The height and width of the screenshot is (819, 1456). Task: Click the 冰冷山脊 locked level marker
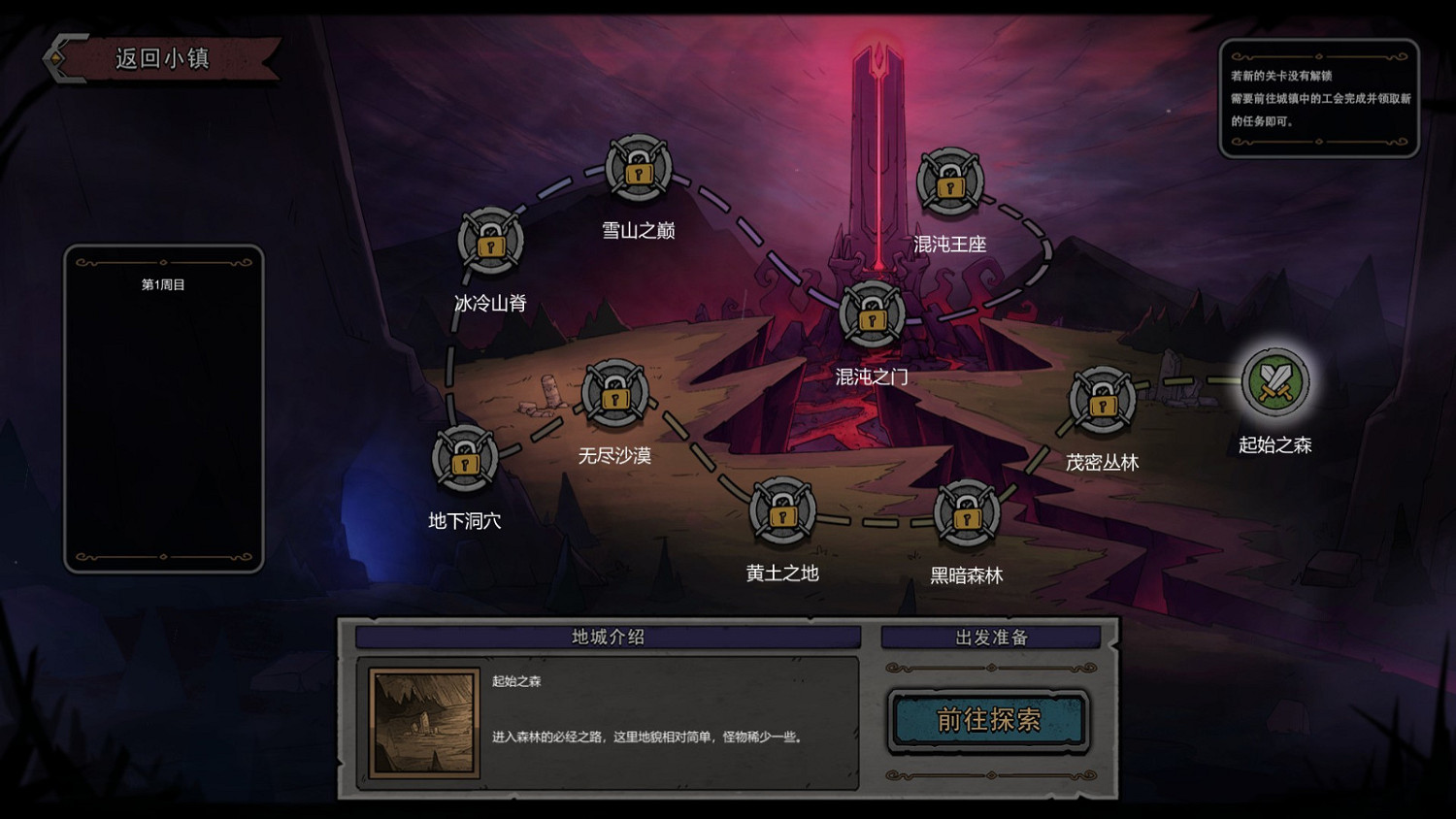pos(488,246)
